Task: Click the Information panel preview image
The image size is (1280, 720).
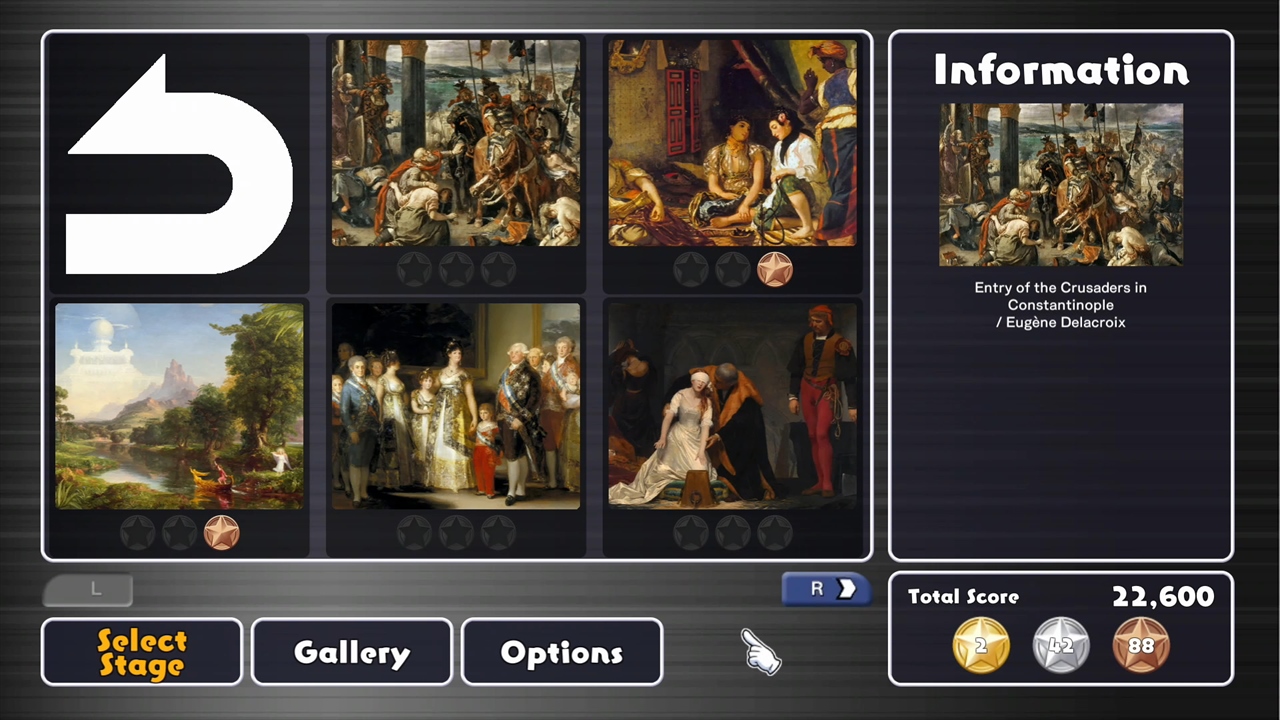Action: [x=1060, y=185]
